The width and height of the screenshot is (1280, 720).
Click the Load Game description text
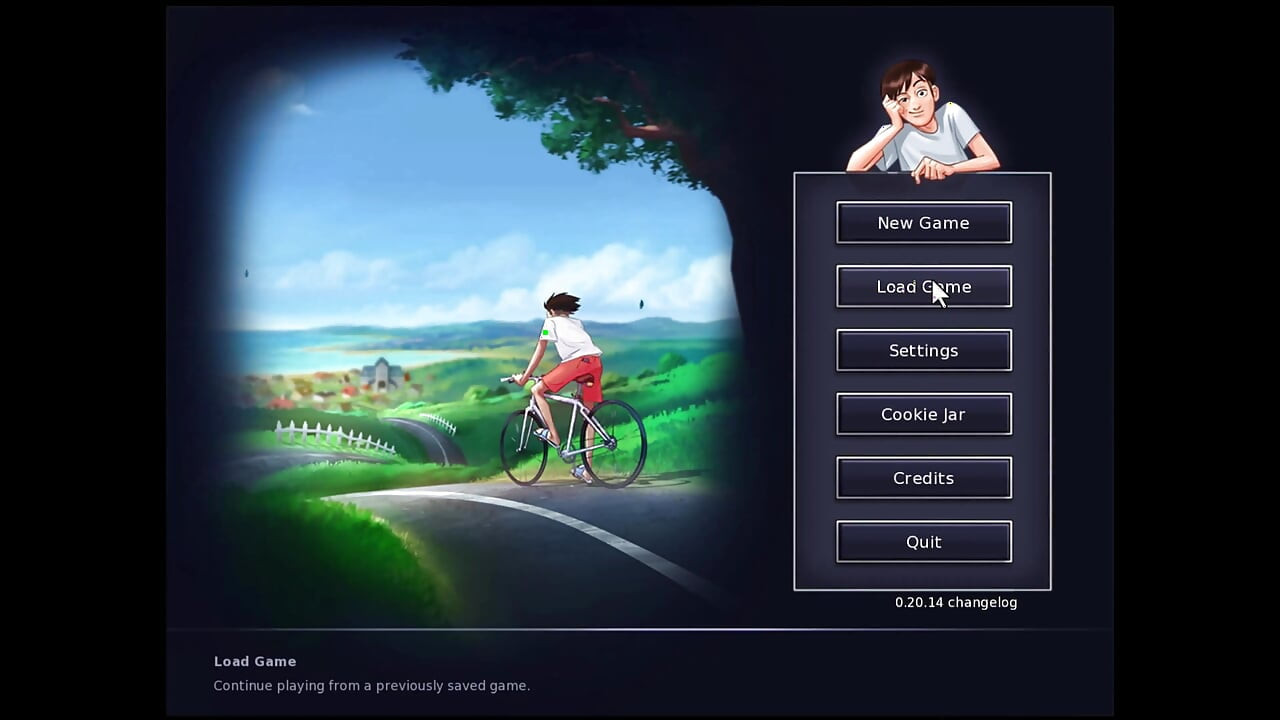[371, 685]
